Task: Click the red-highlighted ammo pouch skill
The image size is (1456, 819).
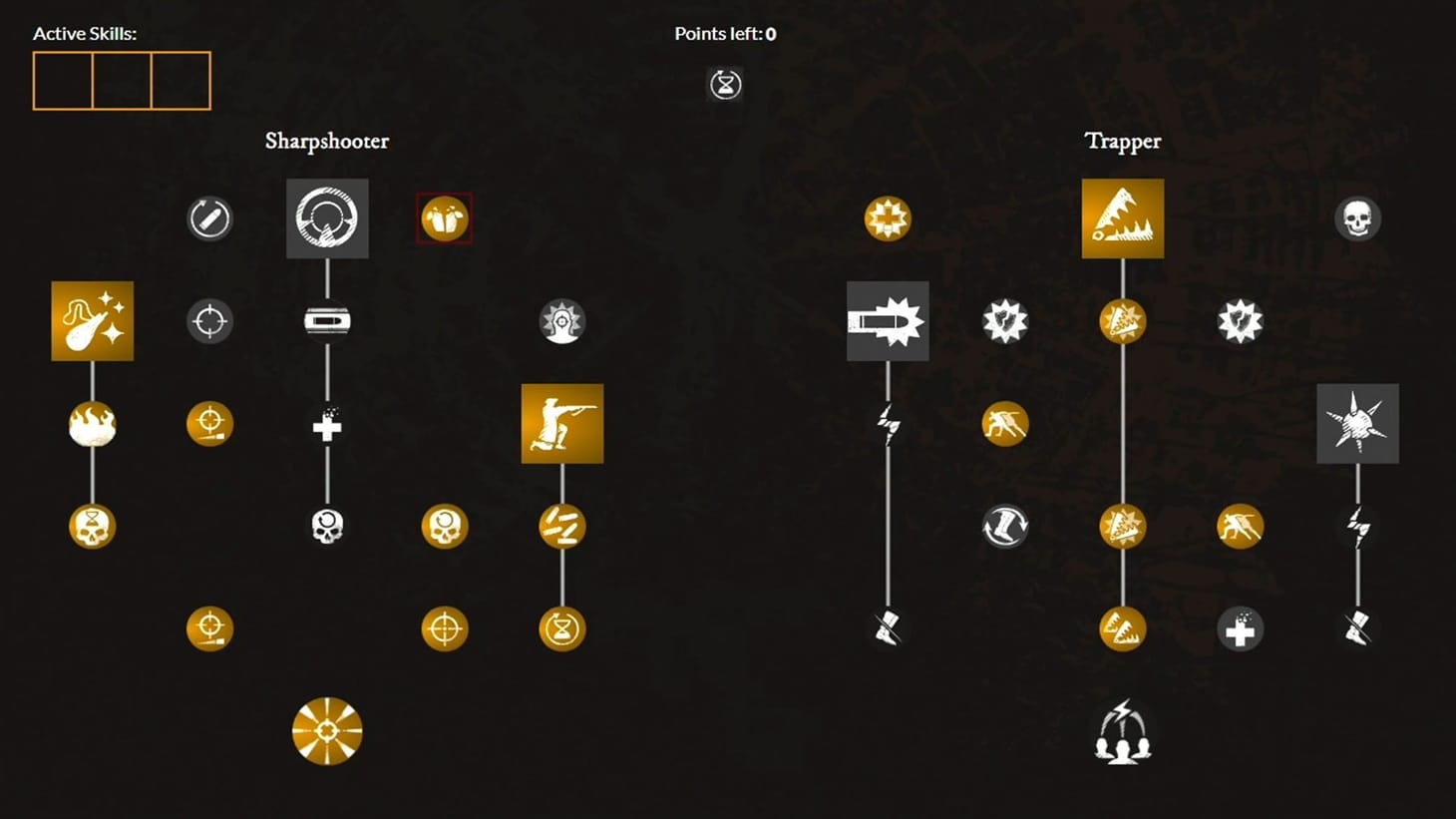Action: tap(444, 217)
